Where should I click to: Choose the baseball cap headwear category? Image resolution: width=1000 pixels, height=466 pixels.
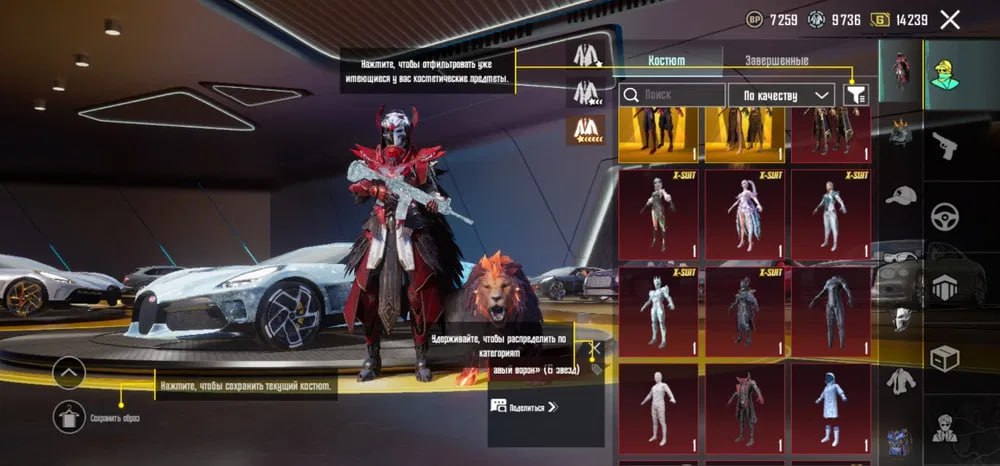pos(901,195)
